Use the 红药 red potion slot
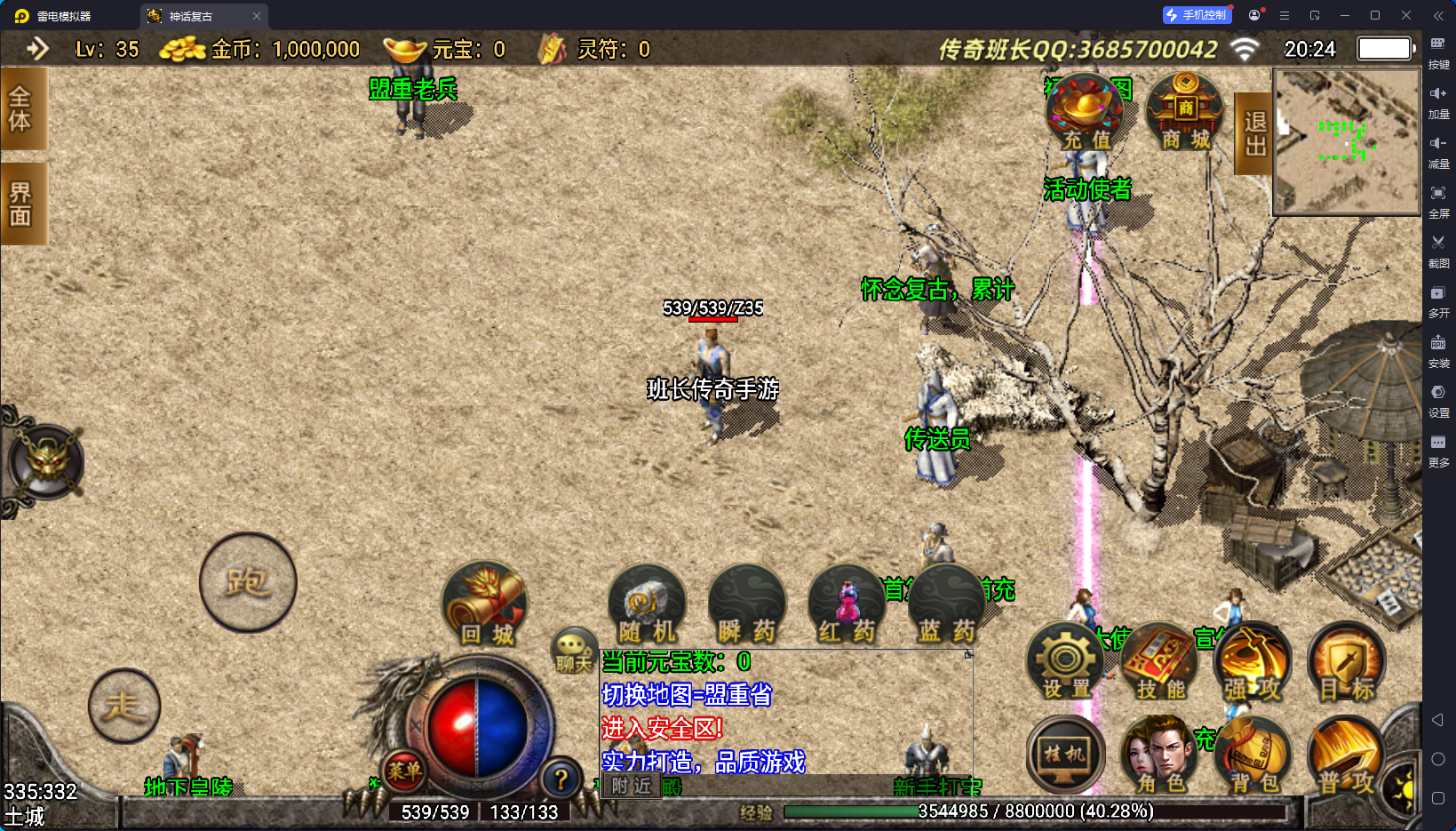Screen dimensions: 1456x831 coord(847,605)
